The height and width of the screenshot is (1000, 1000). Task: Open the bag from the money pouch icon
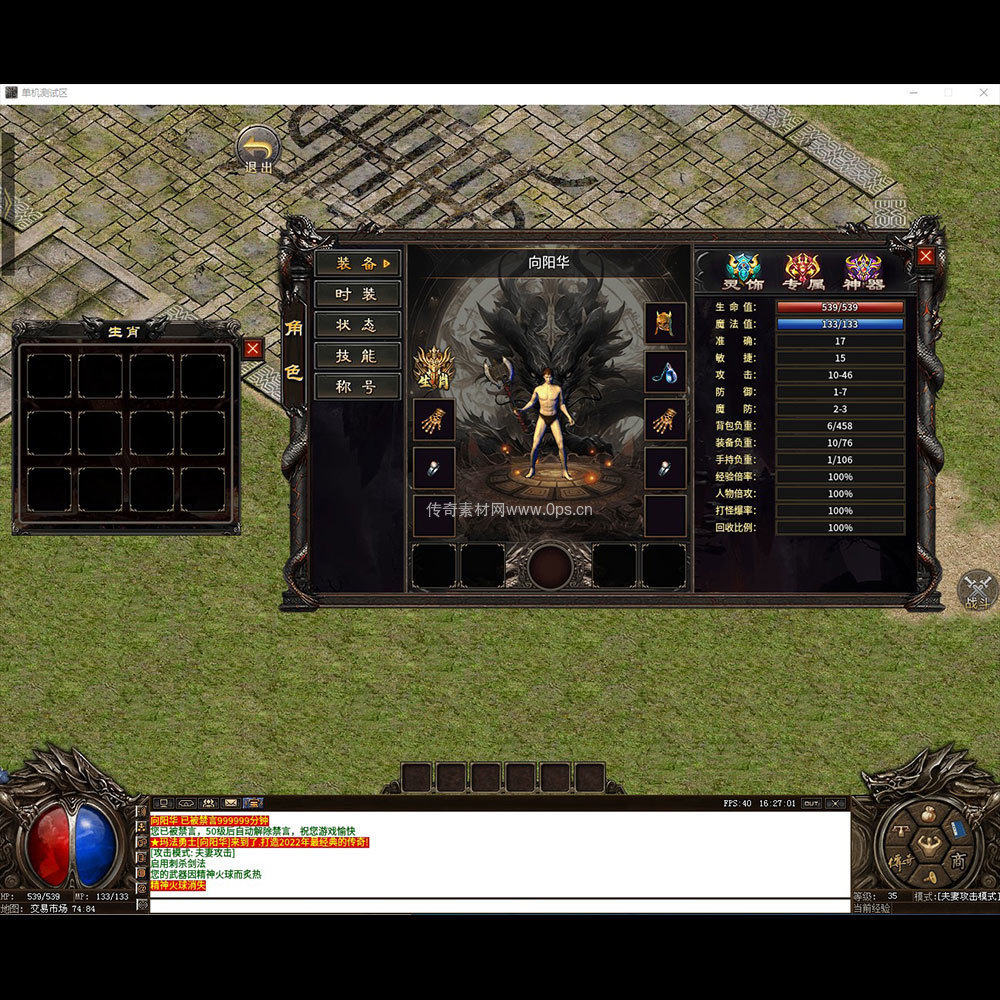click(x=930, y=816)
